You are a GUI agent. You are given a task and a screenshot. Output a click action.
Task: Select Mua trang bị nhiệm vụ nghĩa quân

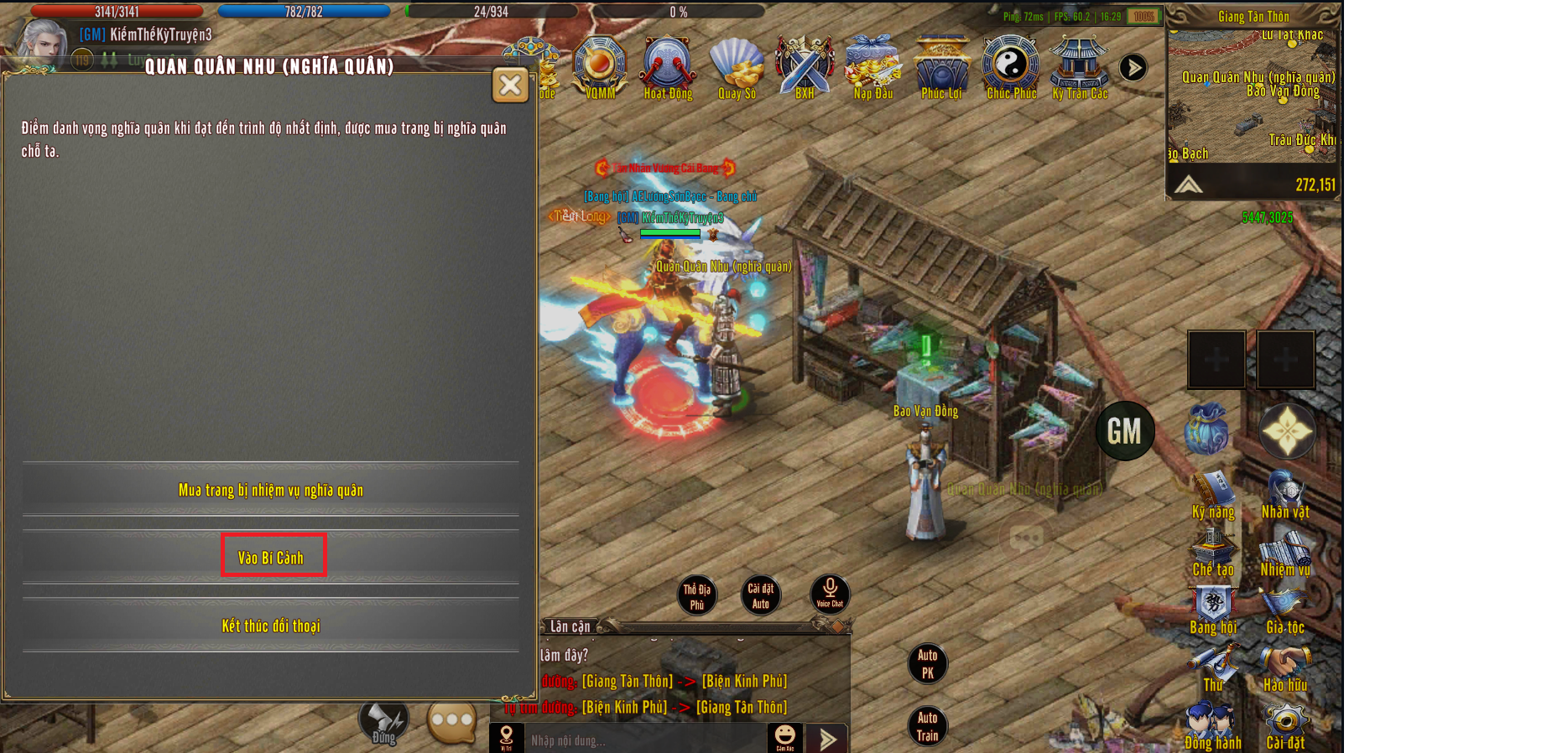click(271, 490)
